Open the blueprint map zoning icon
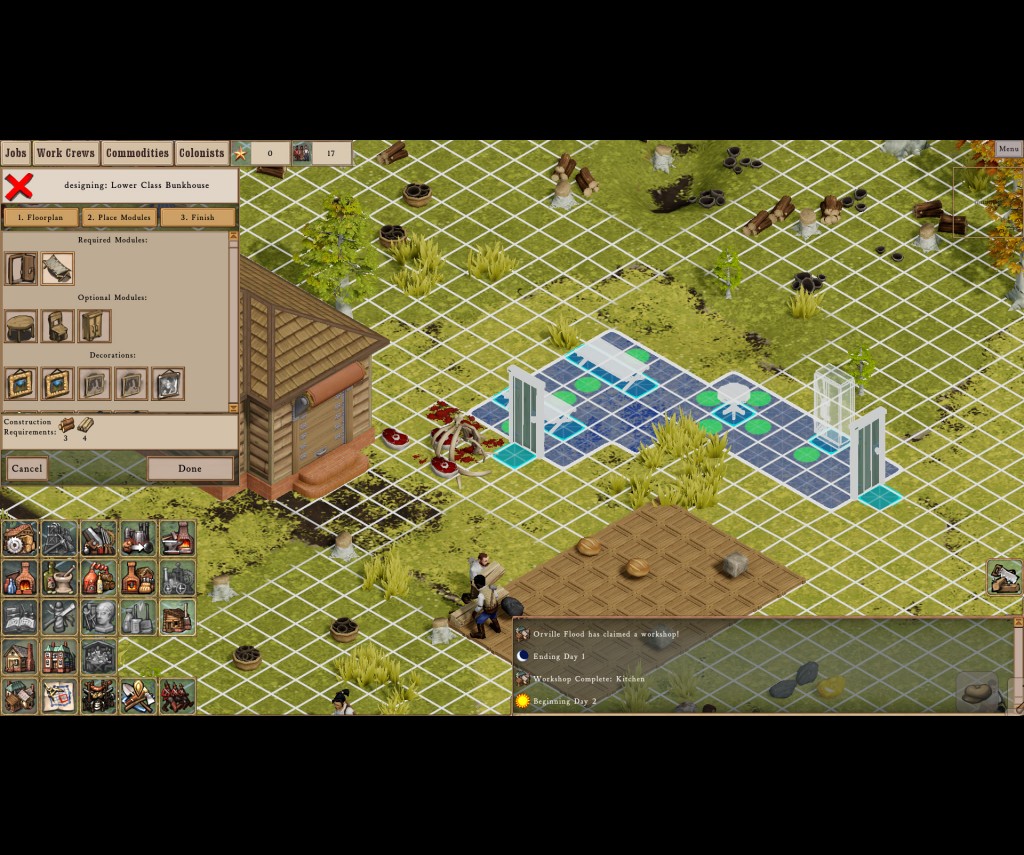The image size is (1024, 855). pyautogui.click(x=59, y=696)
